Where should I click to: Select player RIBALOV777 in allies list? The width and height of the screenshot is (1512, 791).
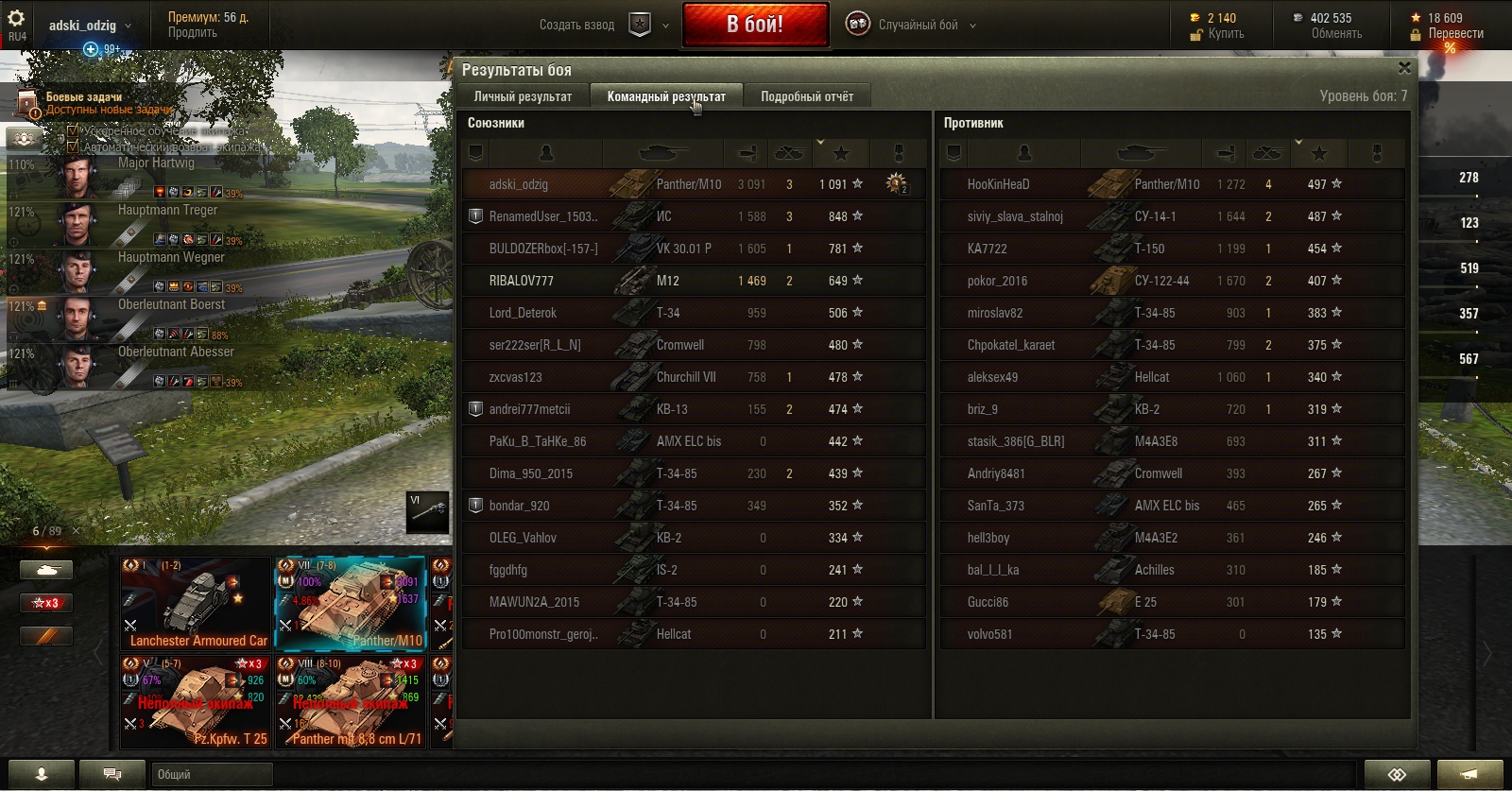(522, 281)
